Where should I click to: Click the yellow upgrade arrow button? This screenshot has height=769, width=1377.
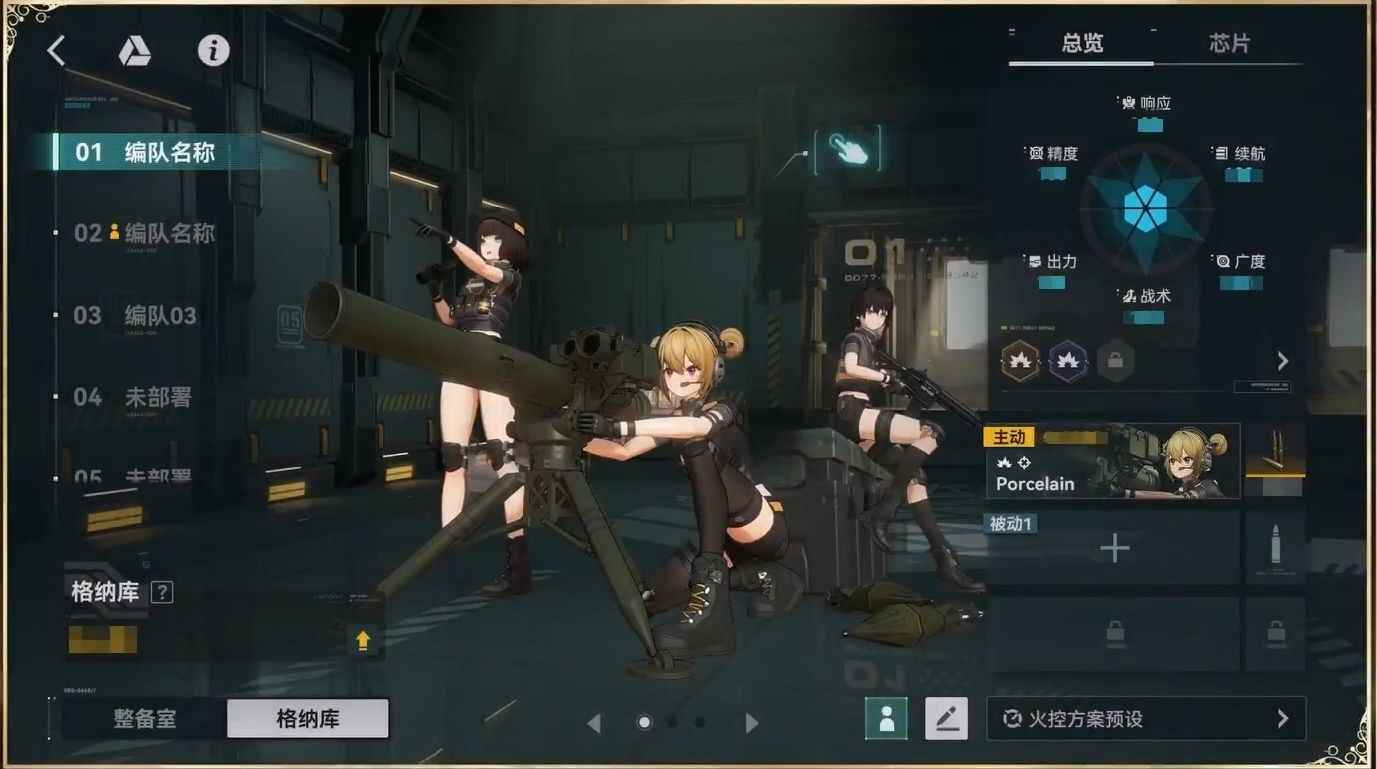(x=363, y=640)
